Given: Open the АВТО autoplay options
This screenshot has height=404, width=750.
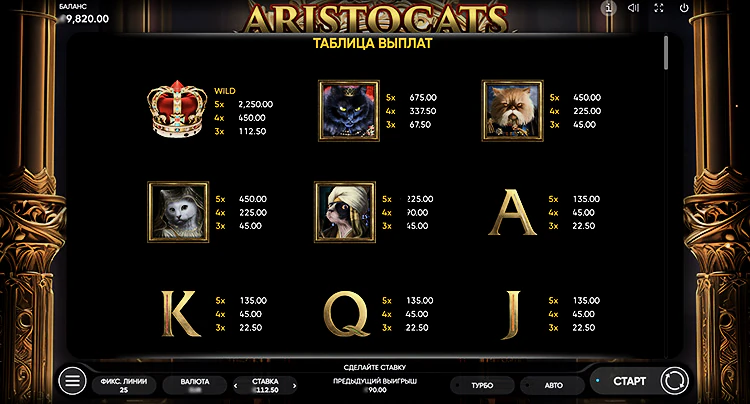Looking at the screenshot, I should pos(553,385).
